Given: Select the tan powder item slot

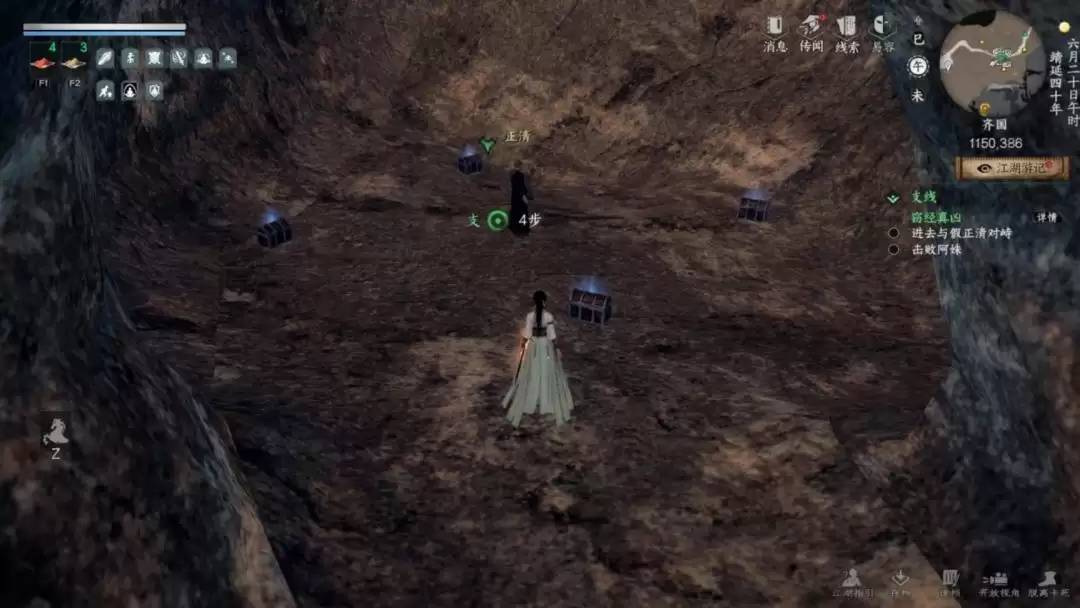Looking at the screenshot, I should click(74, 62).
